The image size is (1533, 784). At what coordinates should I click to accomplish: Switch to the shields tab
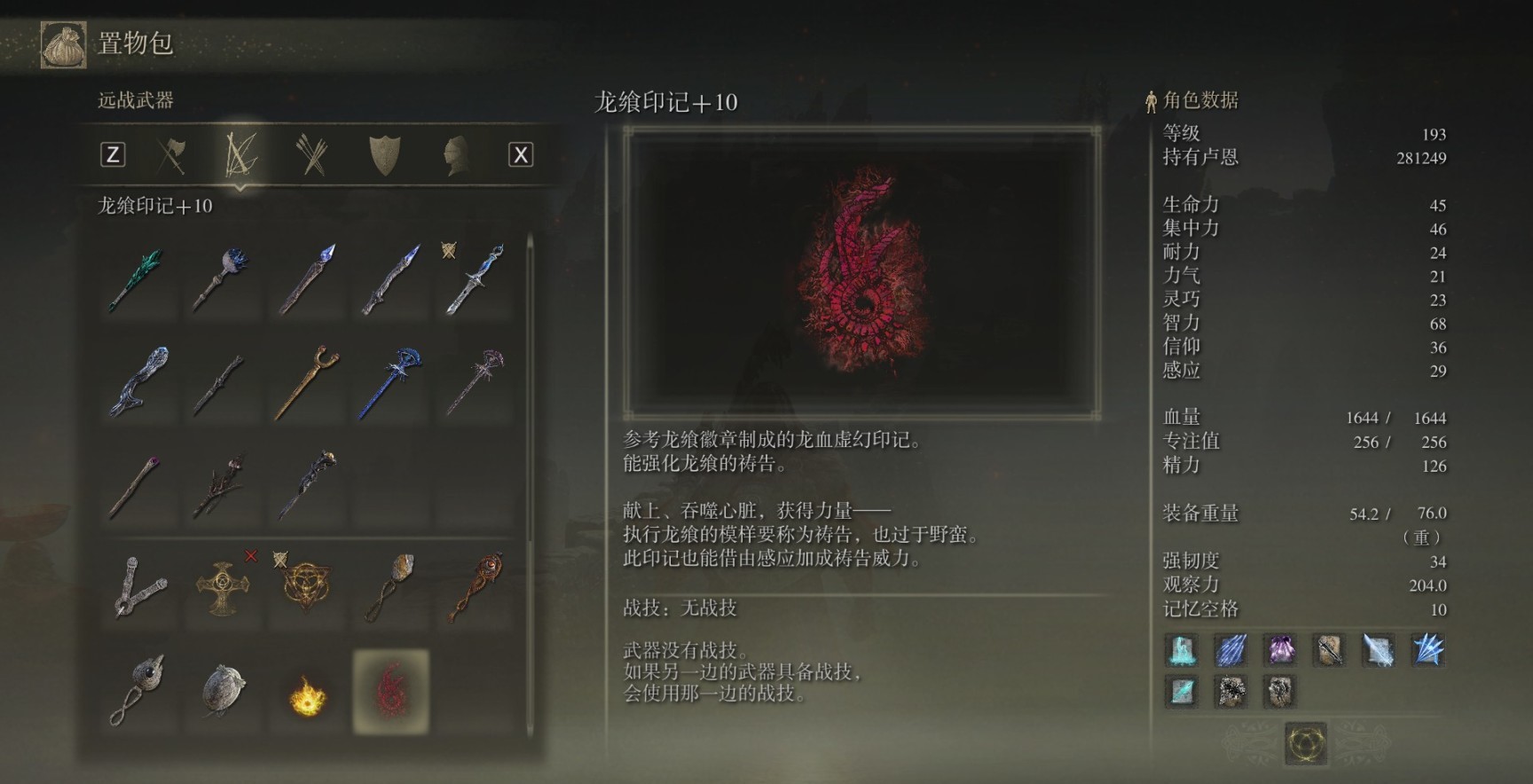384,156
